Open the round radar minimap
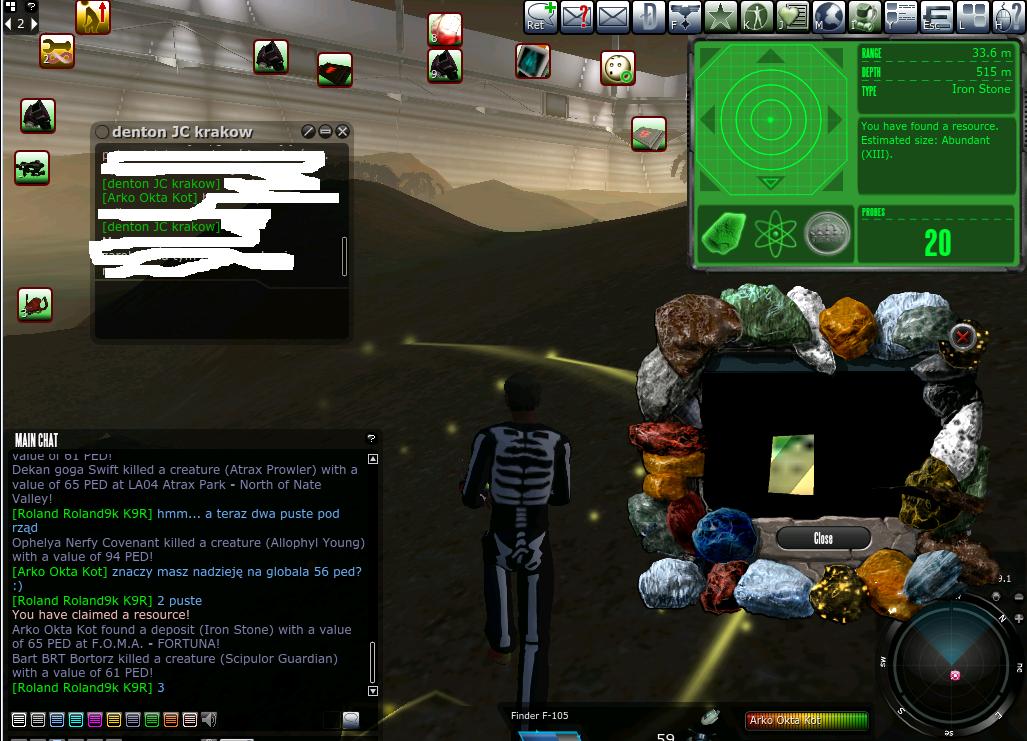The image size is (1027, 741). coord(951,664)
